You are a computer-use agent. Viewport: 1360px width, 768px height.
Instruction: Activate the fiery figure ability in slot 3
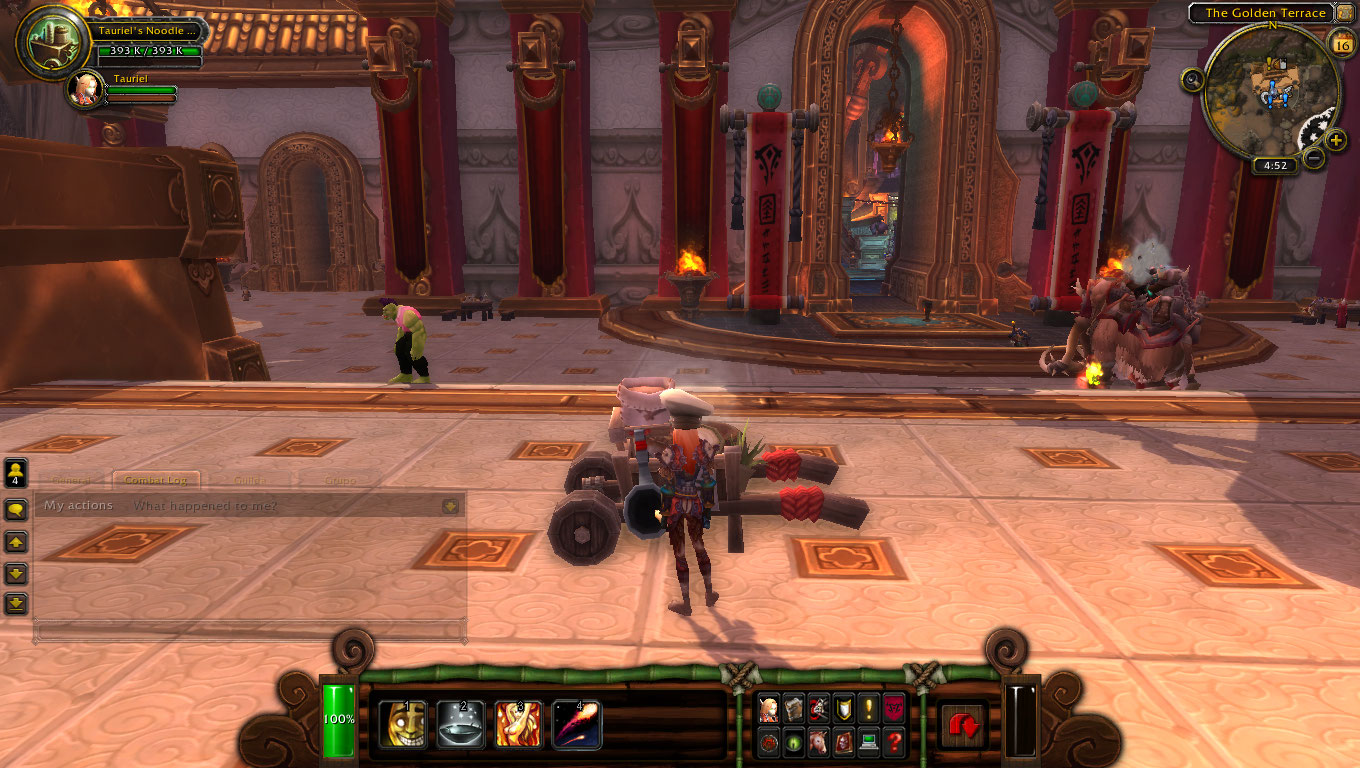point(518,724)
